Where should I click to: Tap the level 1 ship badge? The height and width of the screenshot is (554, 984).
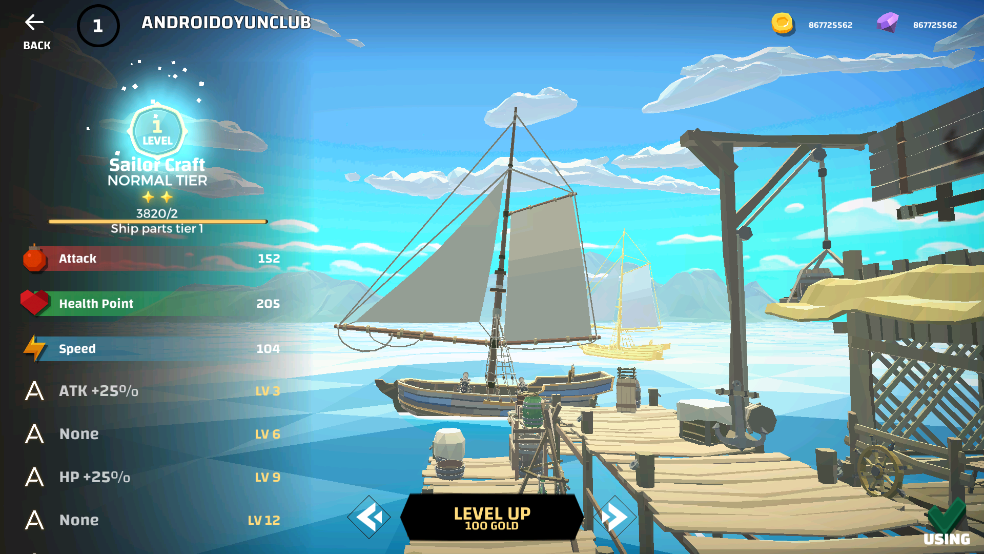(157, 131)
